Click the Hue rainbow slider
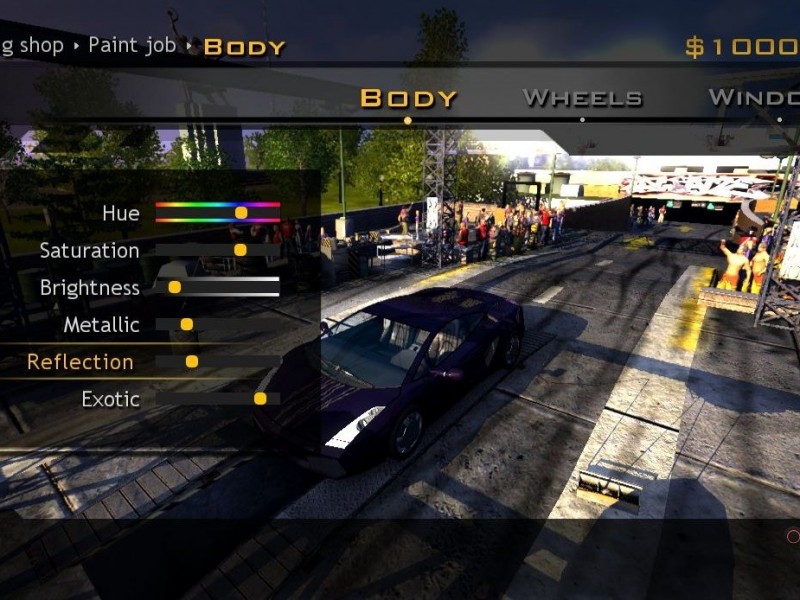This screenshot has width=800, height=600. point(218,212)
